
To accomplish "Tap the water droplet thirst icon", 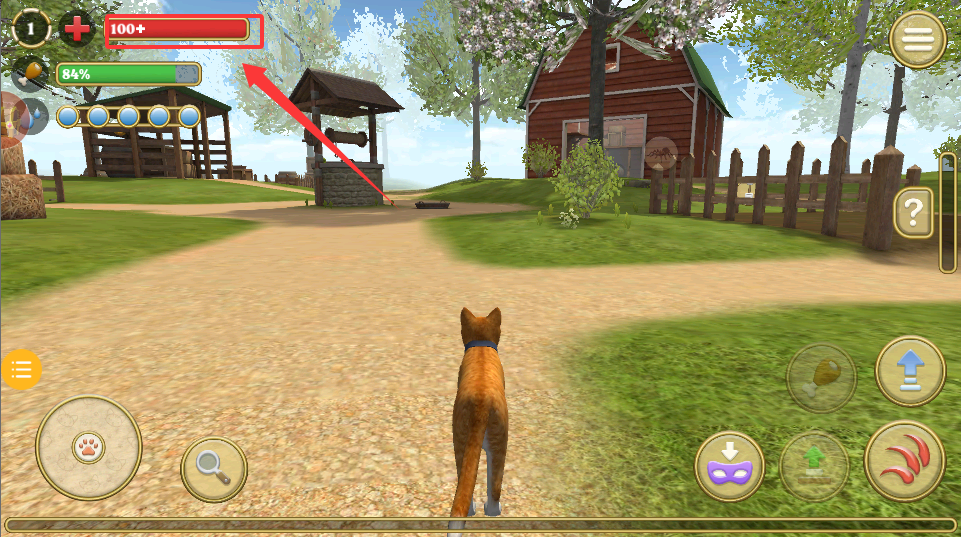I will [35, 116].
